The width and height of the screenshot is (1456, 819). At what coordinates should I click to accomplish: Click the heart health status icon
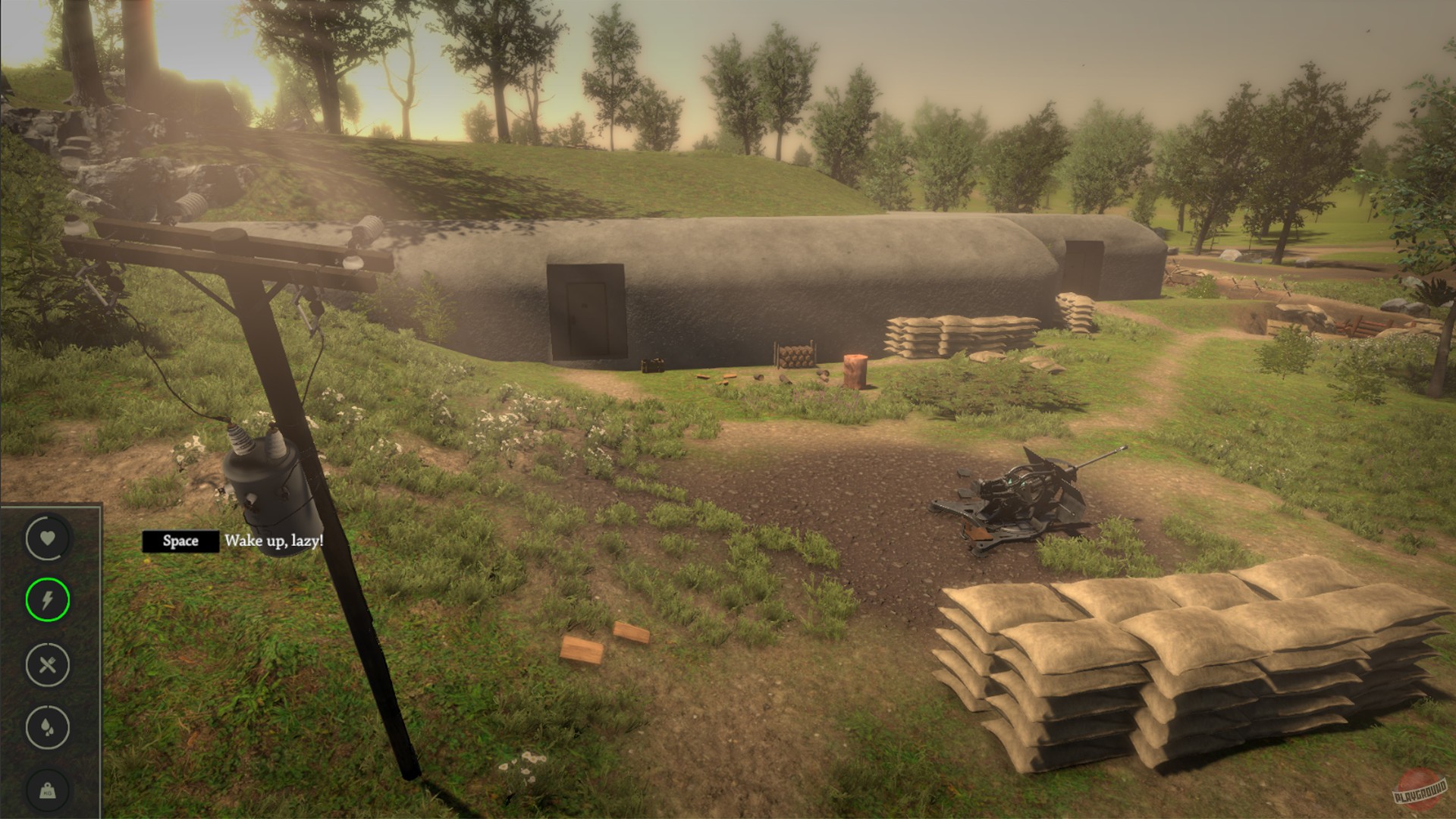[47, 540]
